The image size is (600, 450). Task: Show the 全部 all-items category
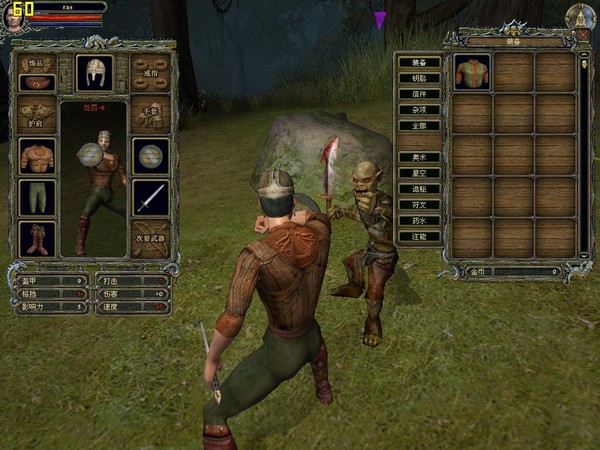point(419,126)
